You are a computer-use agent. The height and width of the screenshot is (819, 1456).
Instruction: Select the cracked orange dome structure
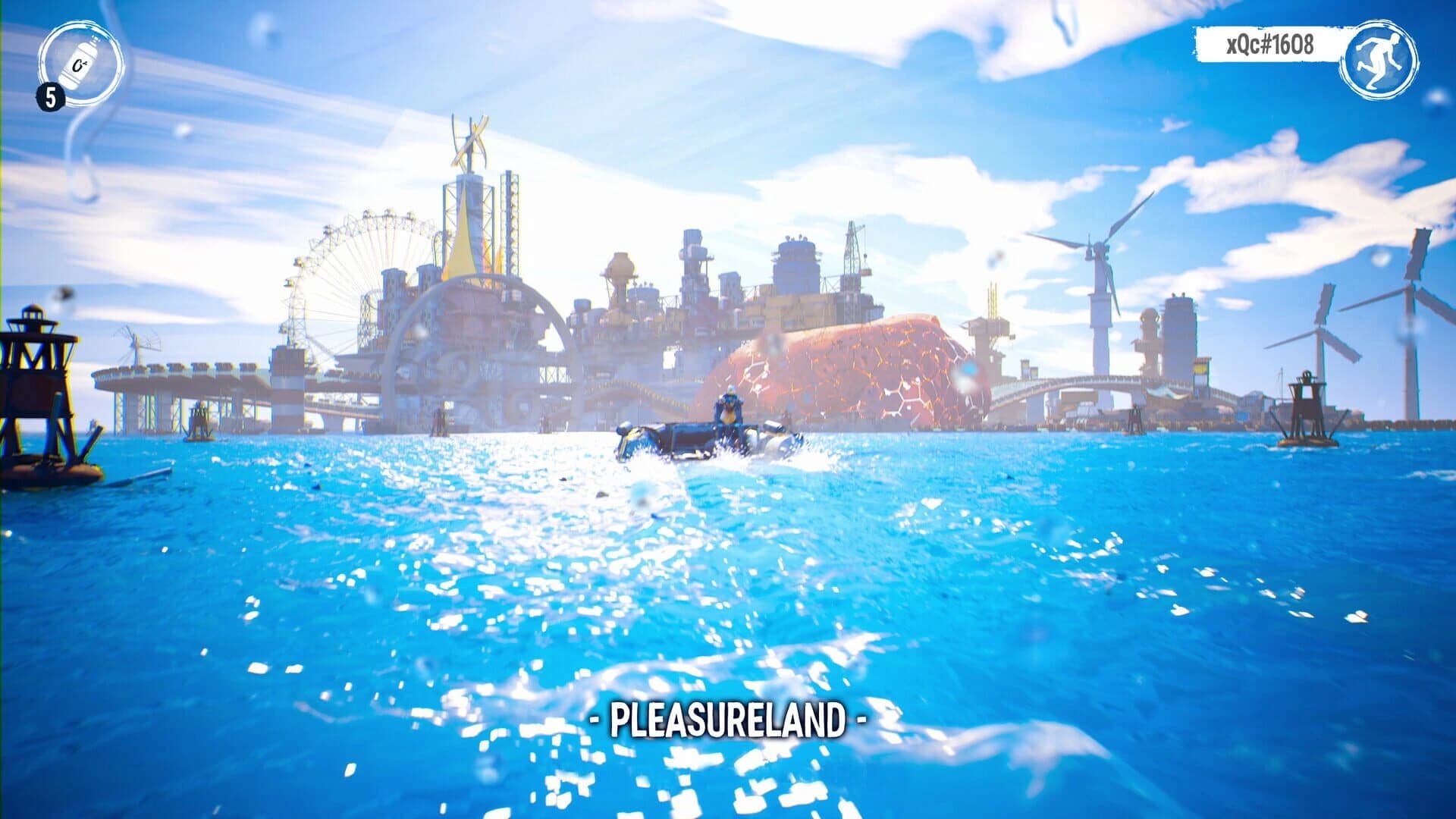click(842, 364)
